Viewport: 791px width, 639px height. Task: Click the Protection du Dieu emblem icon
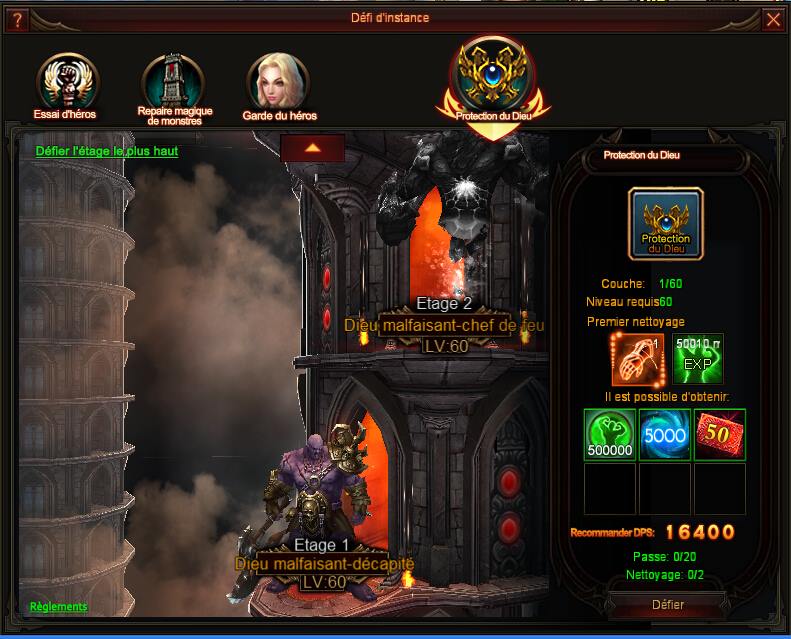click(x=666, y=224)
